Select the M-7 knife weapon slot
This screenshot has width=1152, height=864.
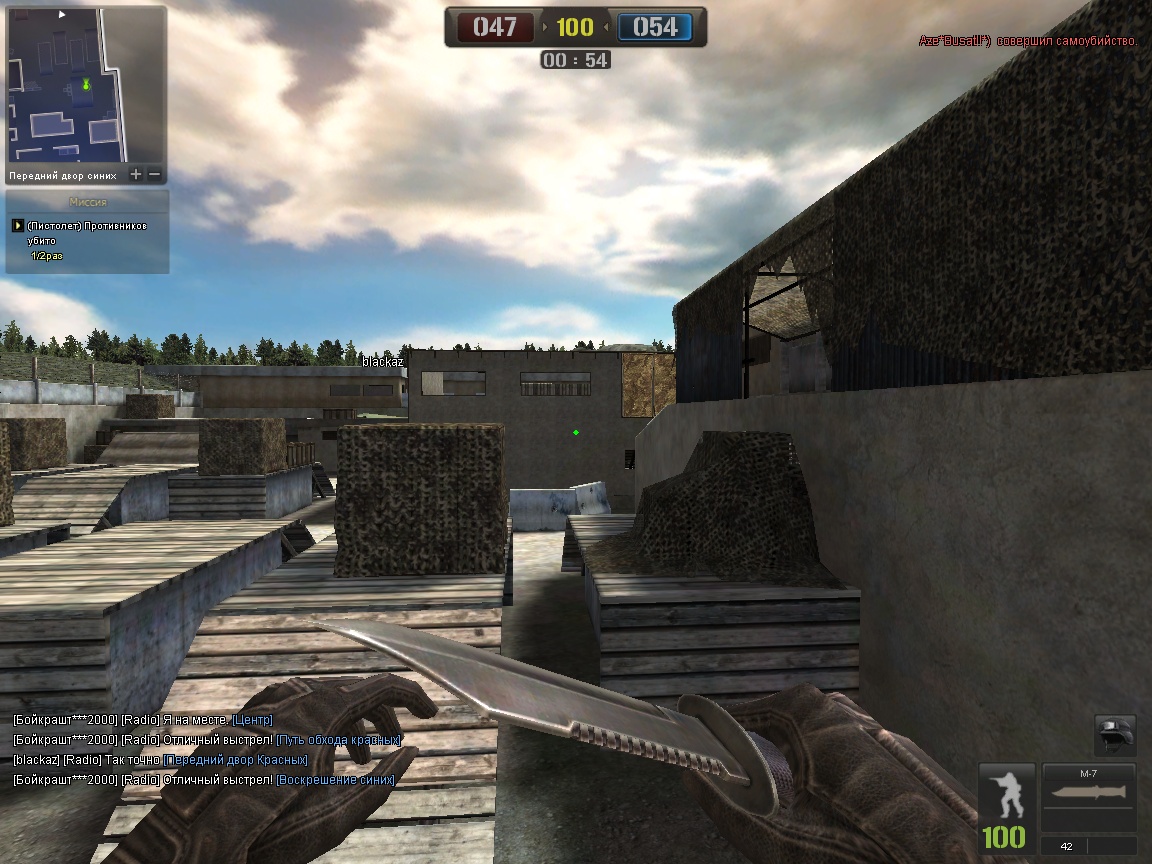[1088, 798]
